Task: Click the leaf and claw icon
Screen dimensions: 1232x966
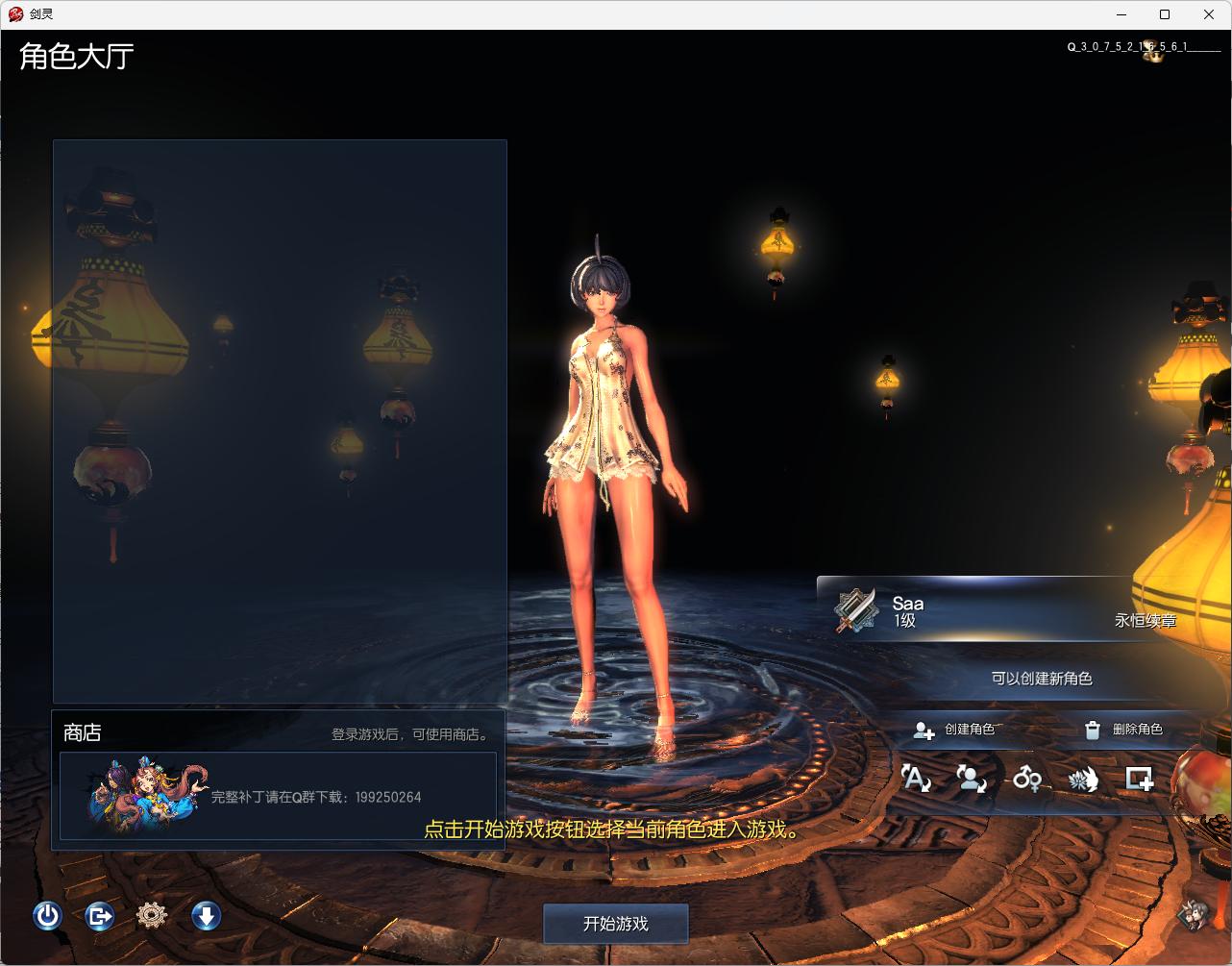Action: pos(1083,779)
